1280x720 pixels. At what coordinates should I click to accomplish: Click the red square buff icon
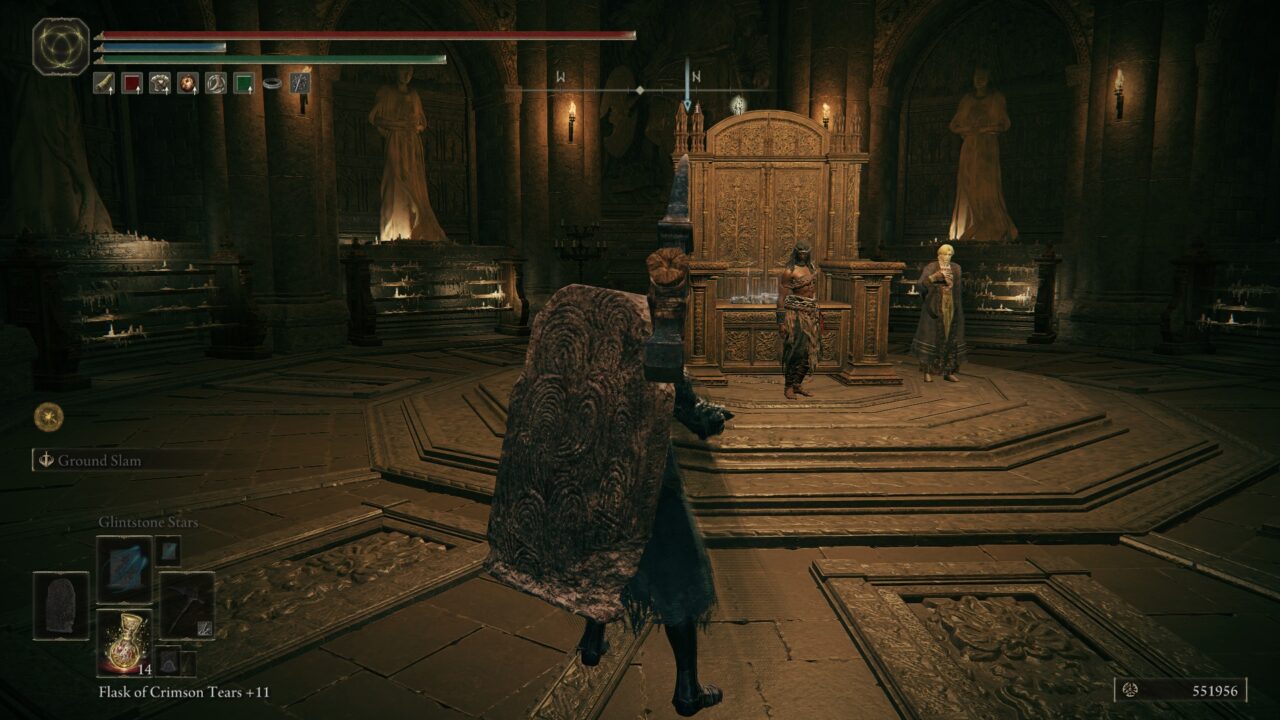click(132, 83)
